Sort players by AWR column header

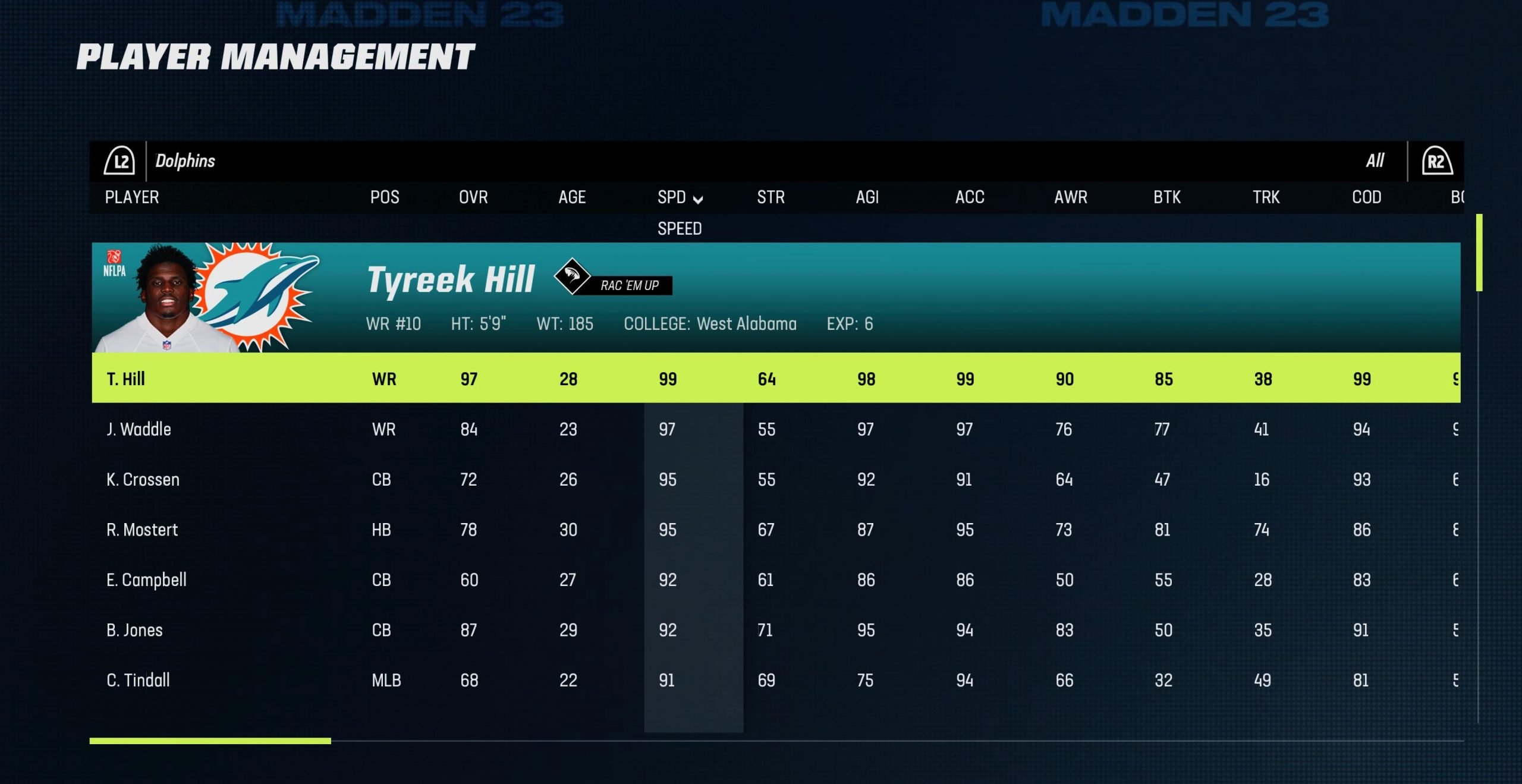(1070, 197)
